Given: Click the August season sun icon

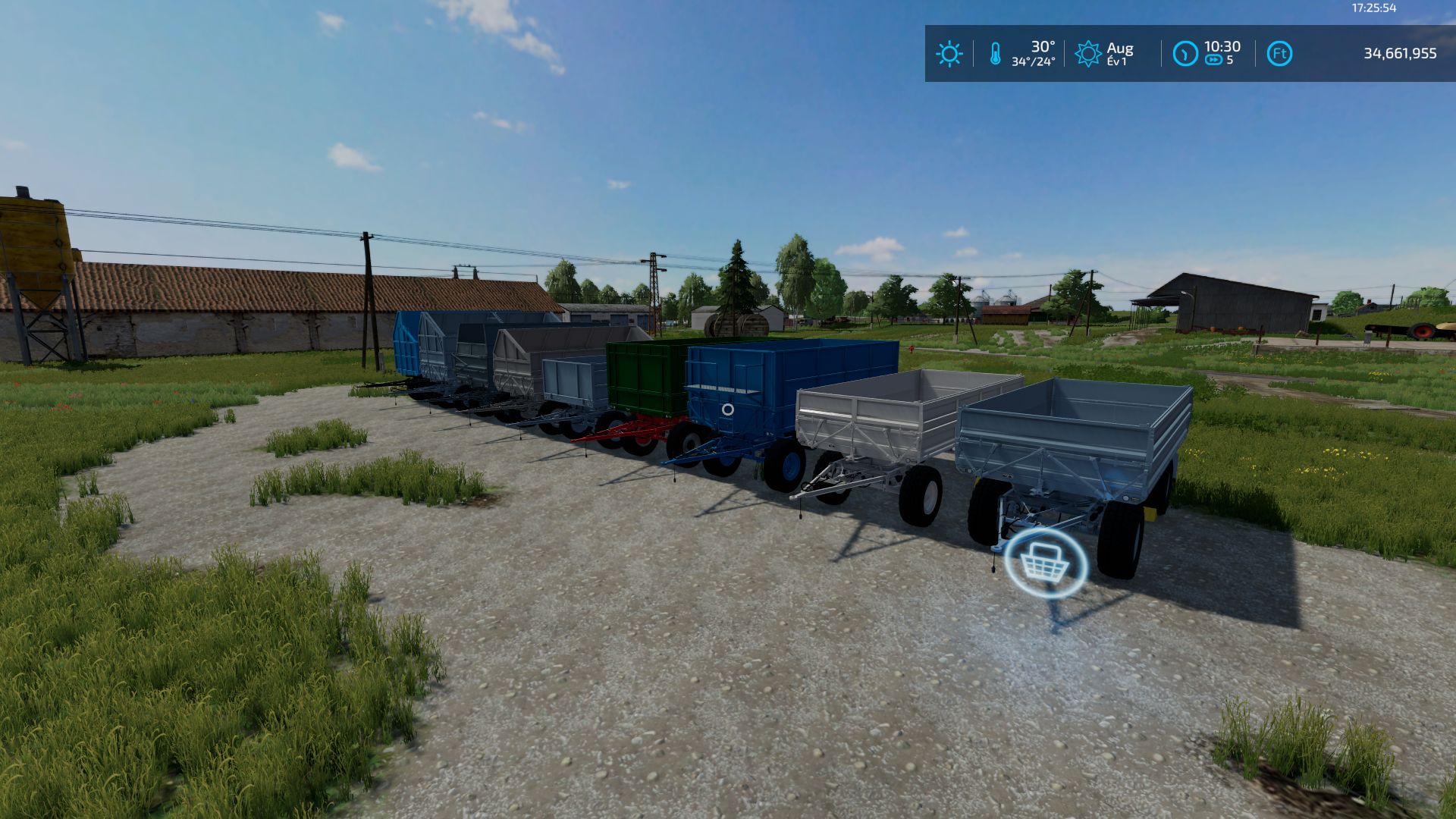Looking at the screenshot, I should pos(1087,54).
